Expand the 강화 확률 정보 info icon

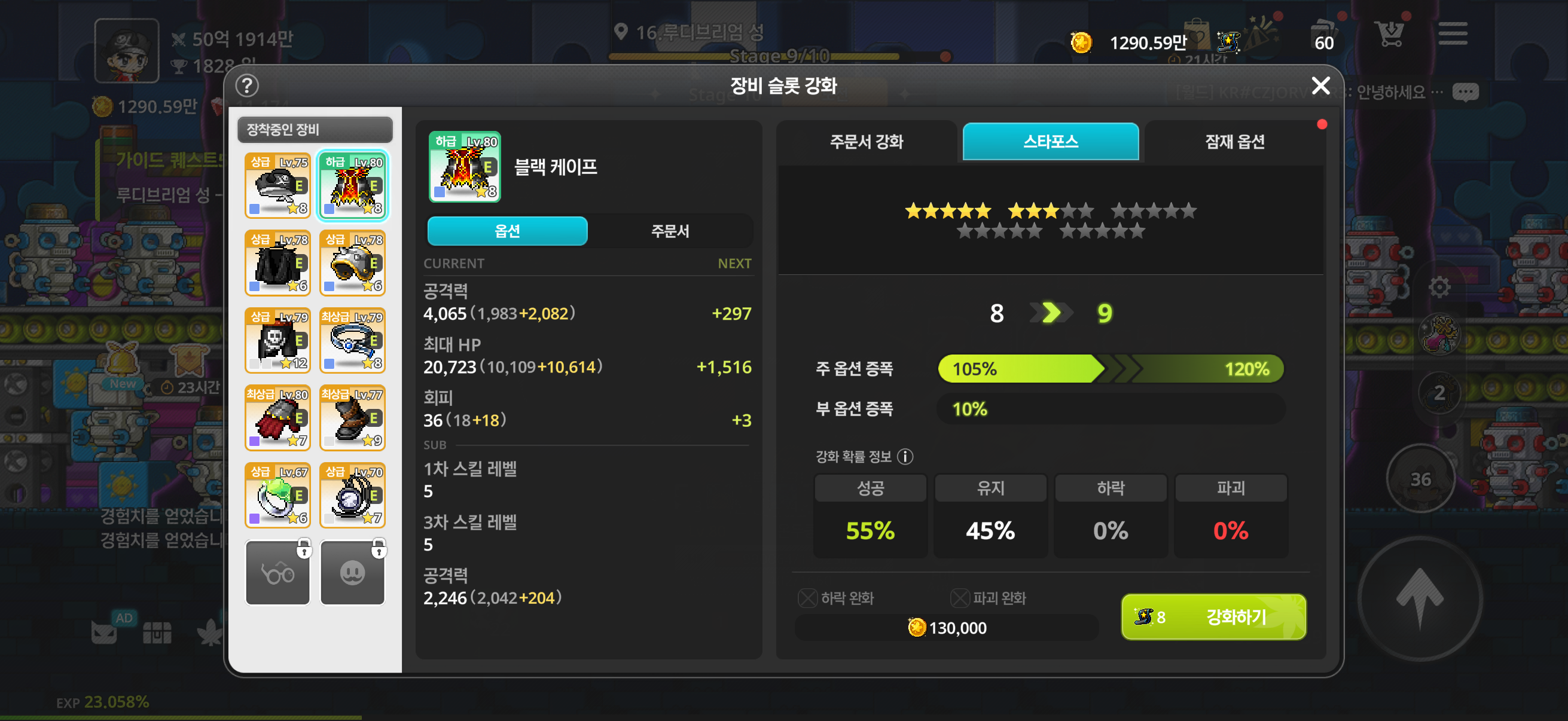click(907, 457)
